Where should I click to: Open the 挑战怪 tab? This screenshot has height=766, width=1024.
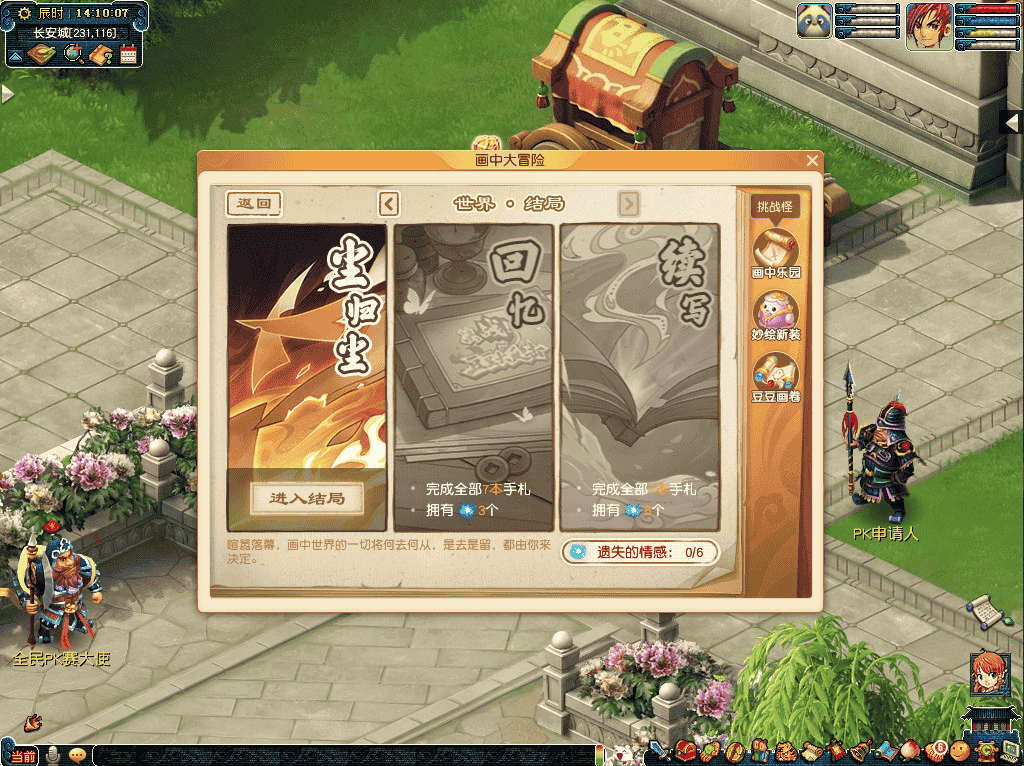775,207
